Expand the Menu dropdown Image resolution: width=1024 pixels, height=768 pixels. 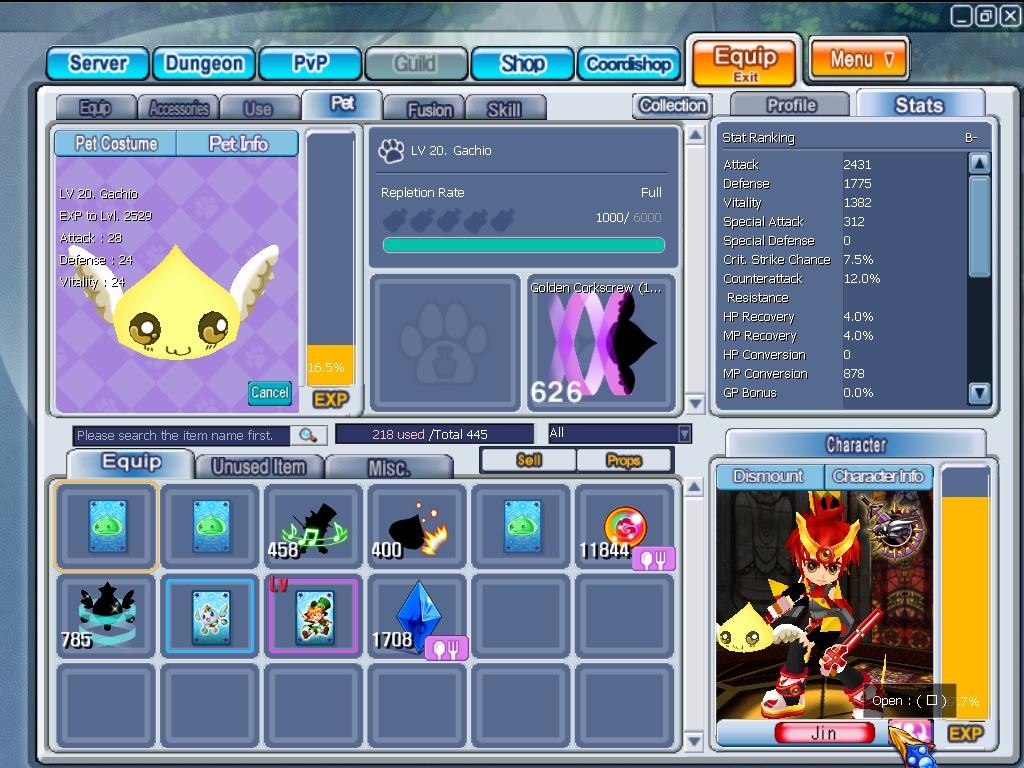(858, 59)
